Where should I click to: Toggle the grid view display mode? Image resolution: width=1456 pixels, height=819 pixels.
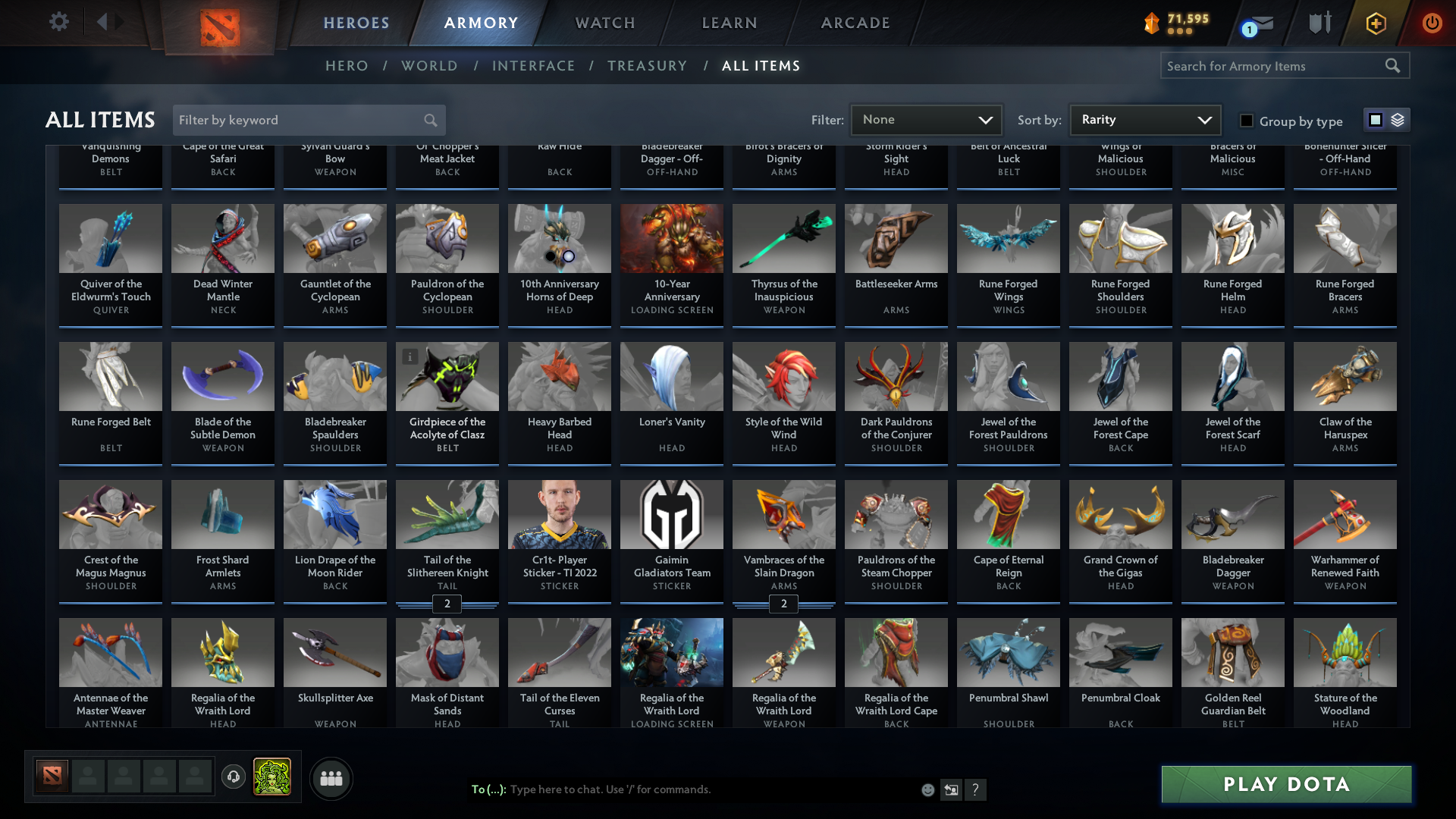pyautogui.click(x=1375, y=119)
